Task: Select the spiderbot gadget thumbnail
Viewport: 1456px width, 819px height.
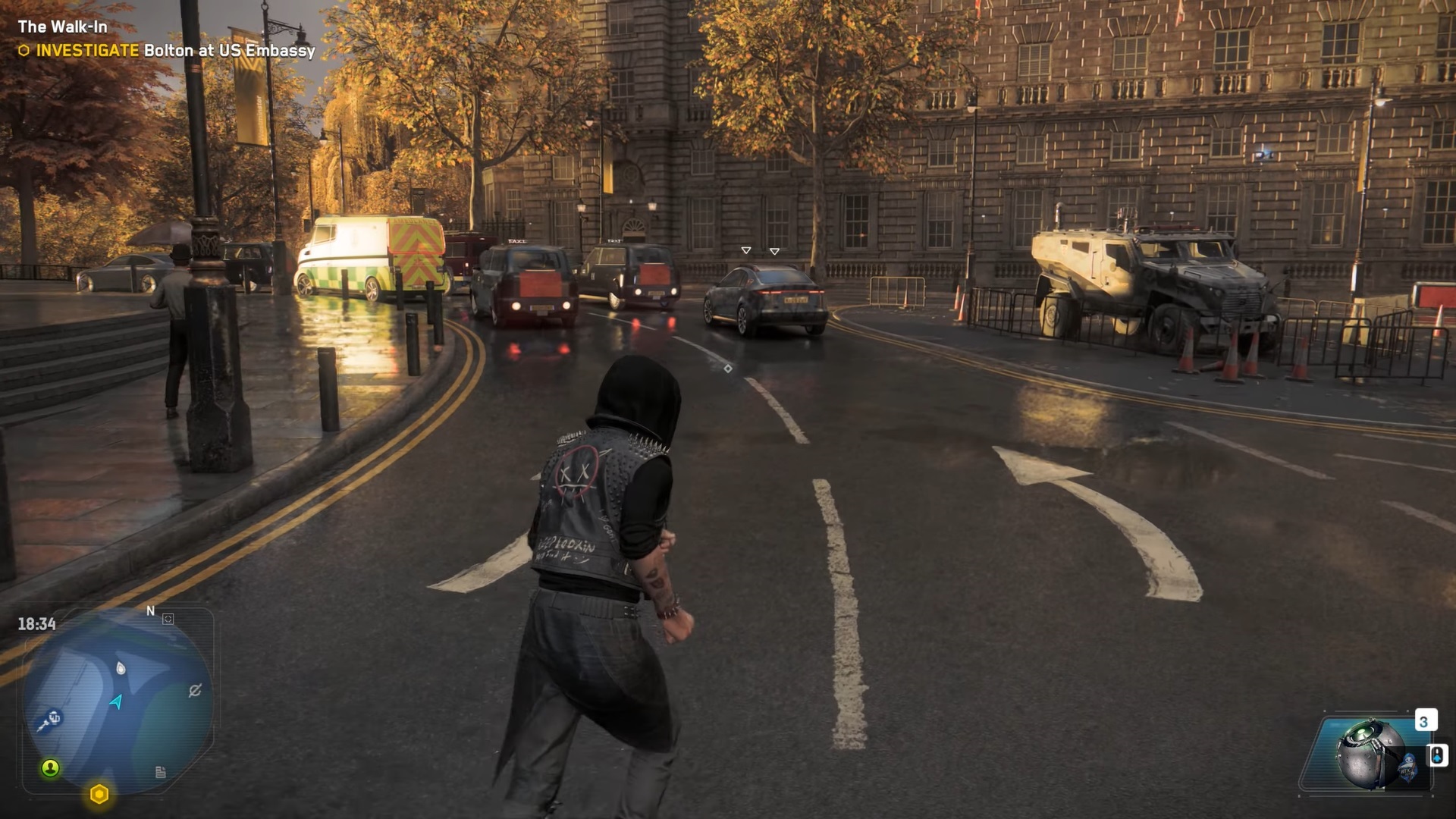Action: [x=1370, y=752]
